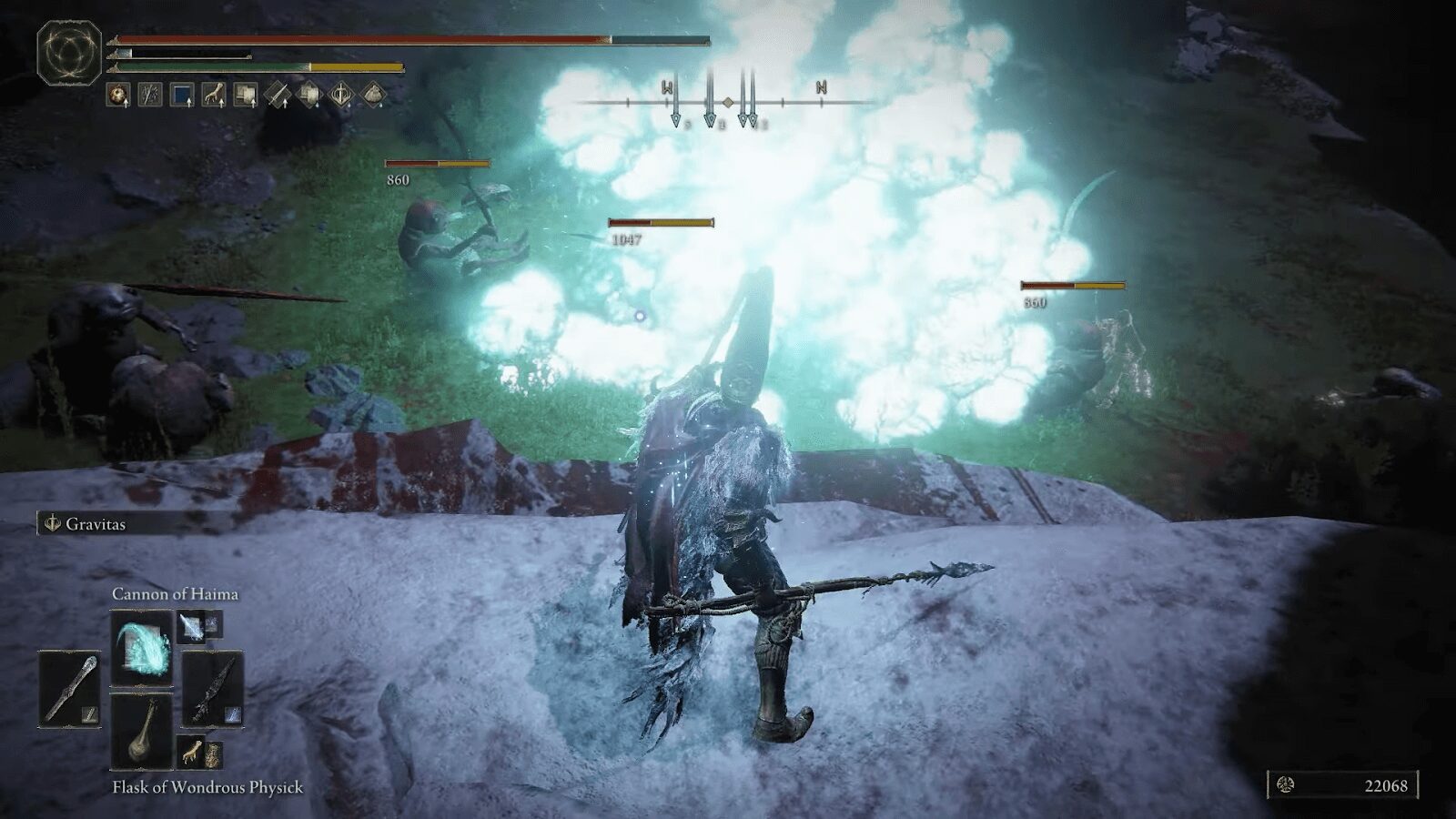Click the W marker on the compass bar
The image size is (1456, 819).
point(664,88)
